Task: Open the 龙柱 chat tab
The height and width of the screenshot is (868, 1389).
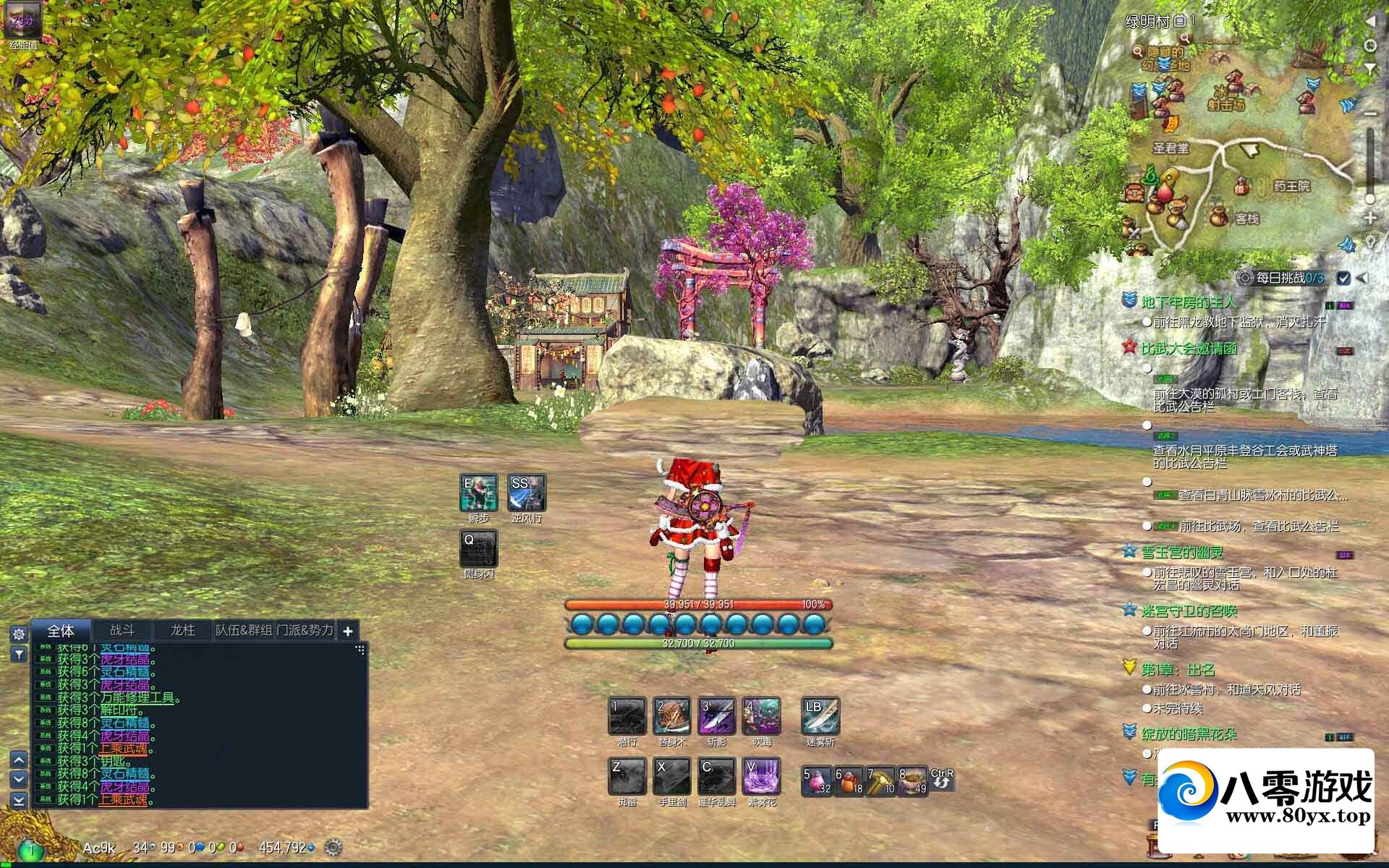Action: (x=182, y=630)
